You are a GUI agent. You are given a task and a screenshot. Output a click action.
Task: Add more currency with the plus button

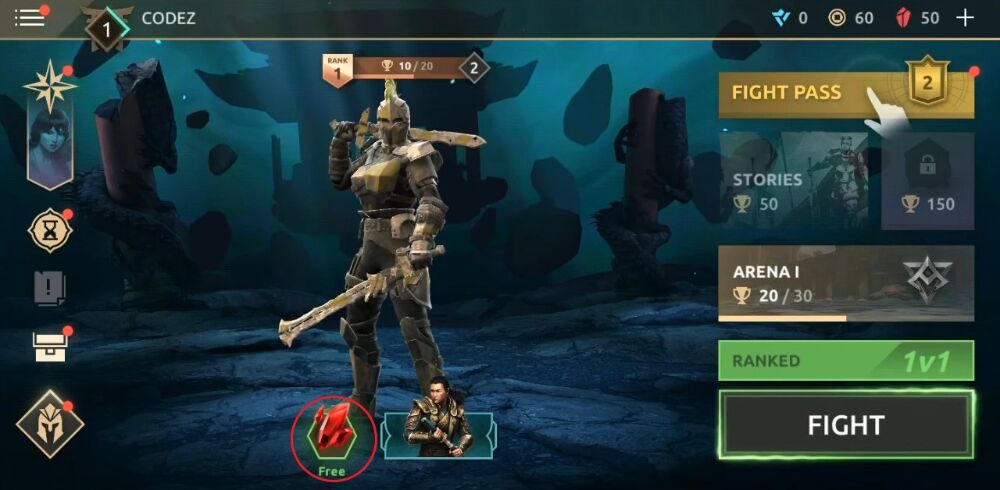(965, 18)
